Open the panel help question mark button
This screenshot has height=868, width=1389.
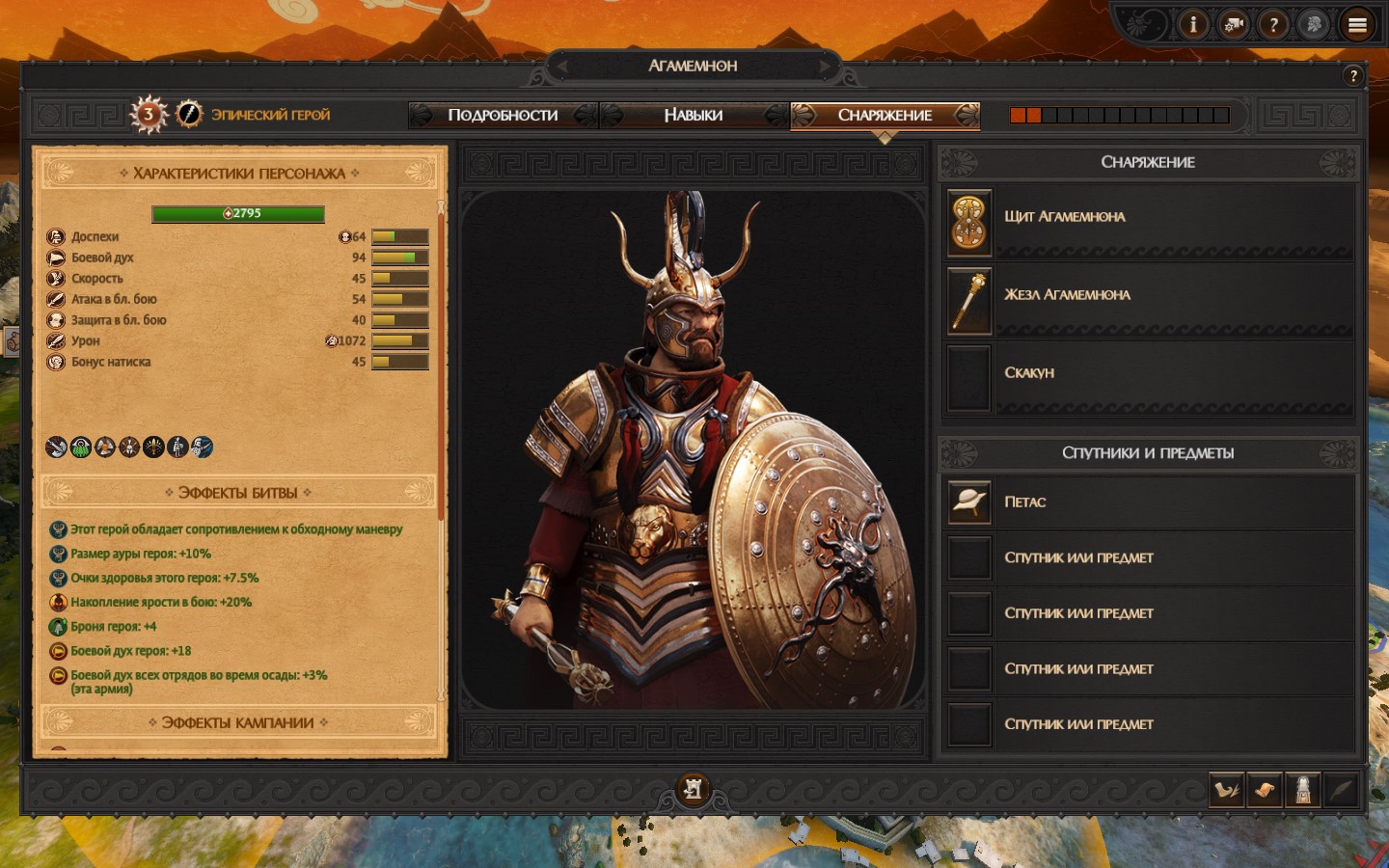[1353, 76]
